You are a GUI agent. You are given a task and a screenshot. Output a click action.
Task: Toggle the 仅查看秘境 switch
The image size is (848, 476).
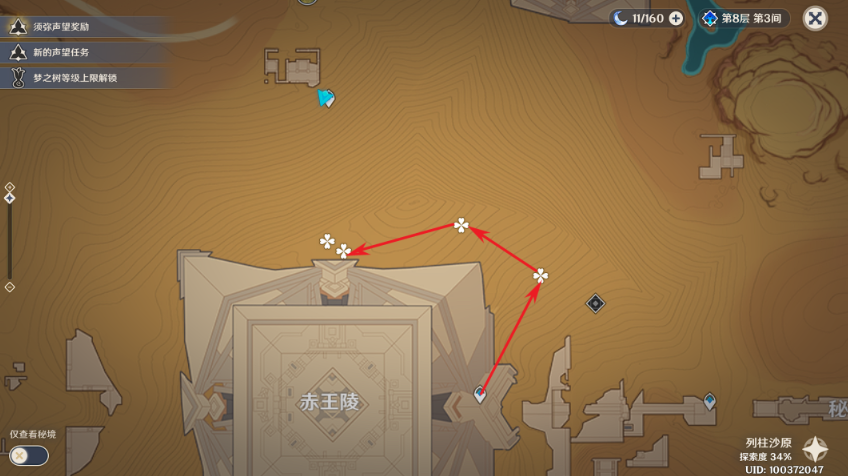(27, 455)
